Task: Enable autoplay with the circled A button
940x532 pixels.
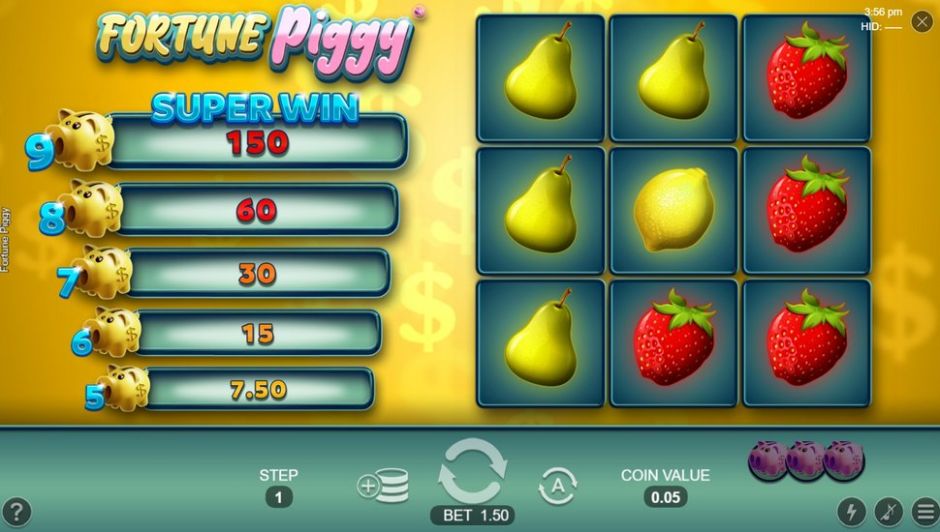Action: click(557, 486)
